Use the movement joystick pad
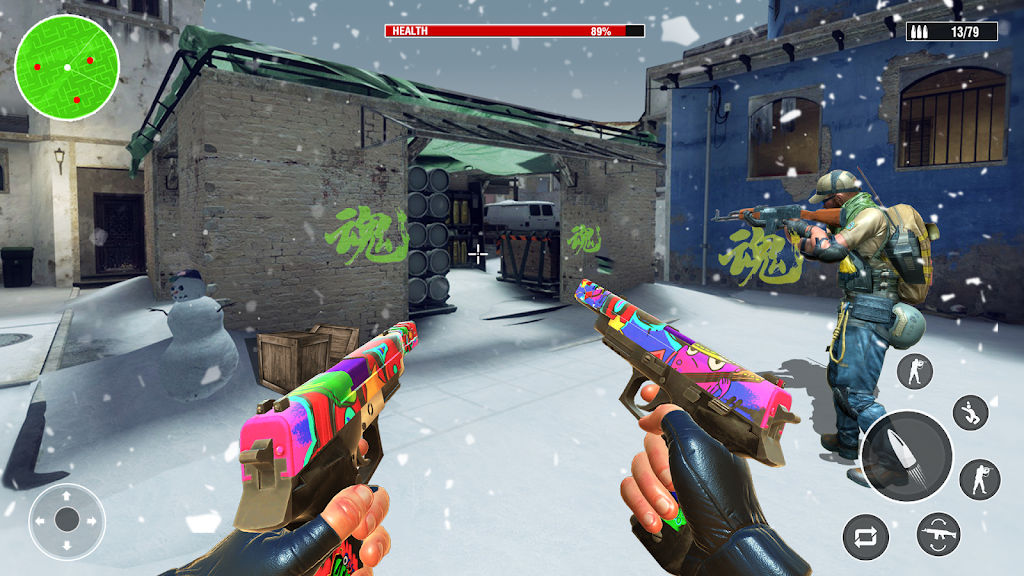 pyautogui.click(x=67, y=520)
